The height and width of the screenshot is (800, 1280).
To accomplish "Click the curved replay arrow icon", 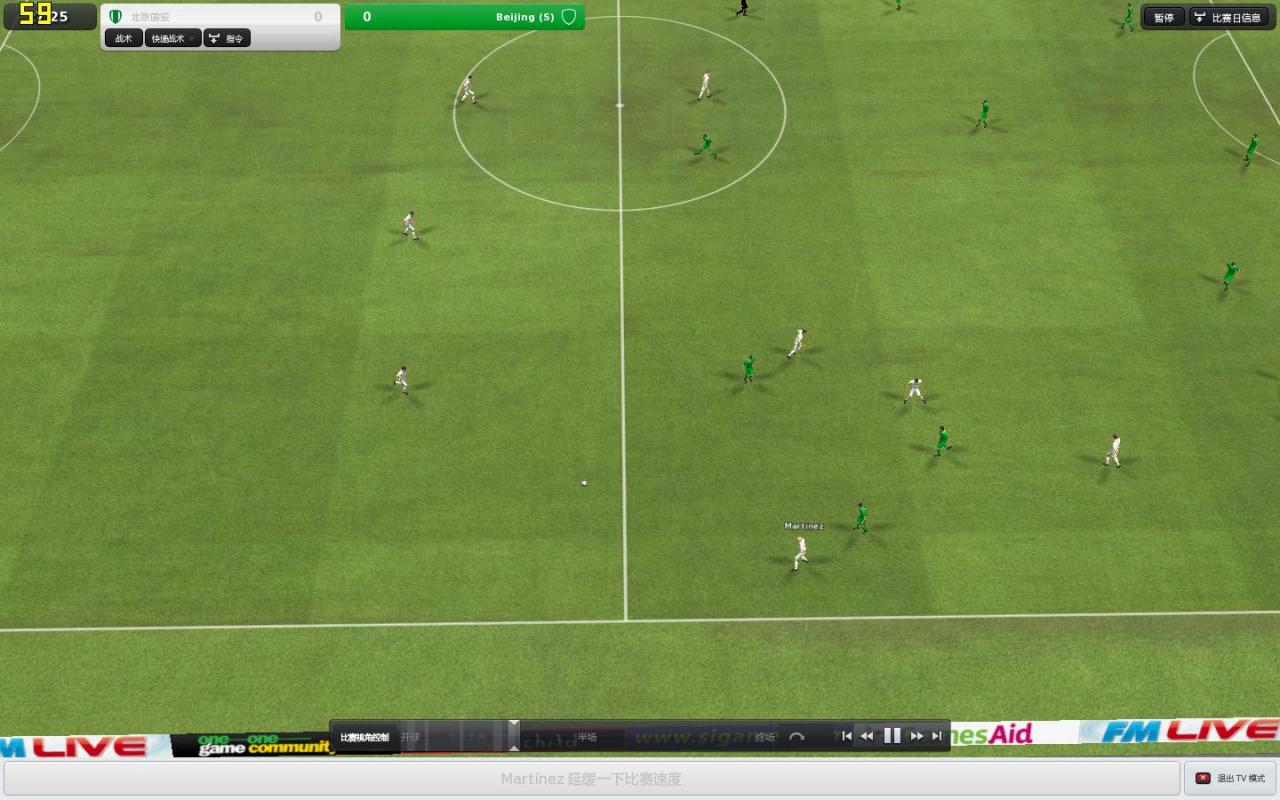I will (796, 737).
